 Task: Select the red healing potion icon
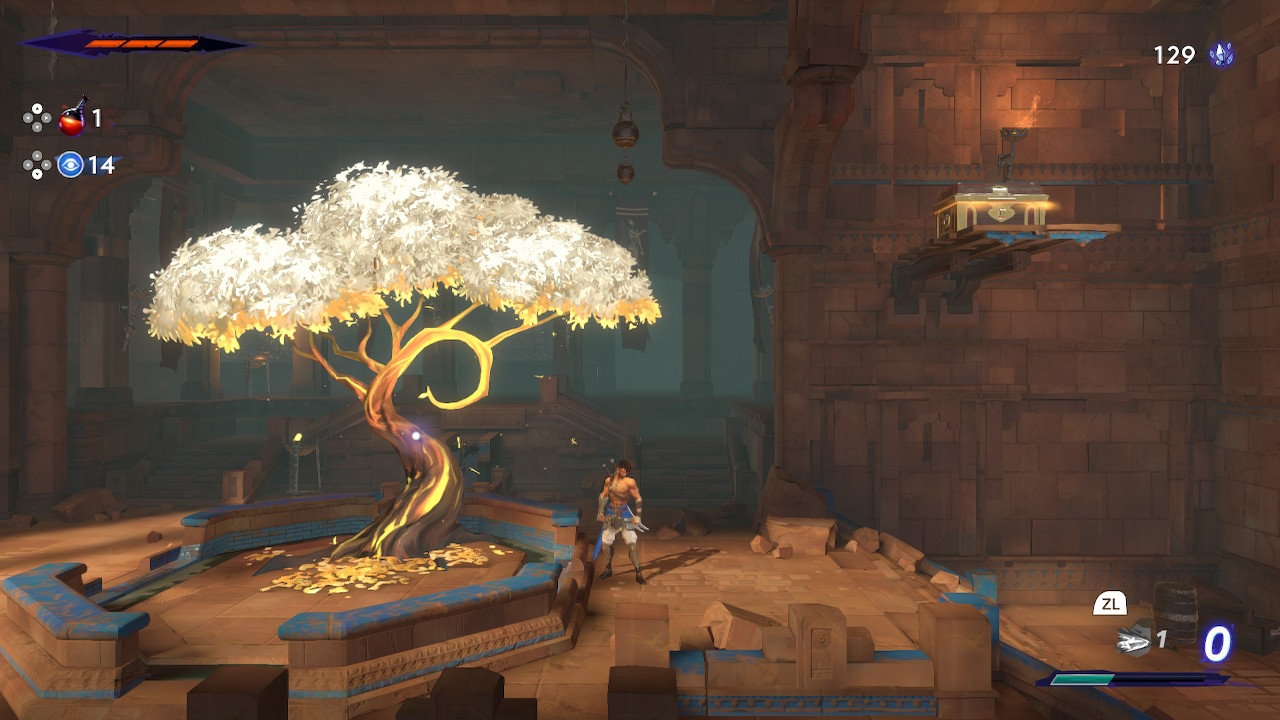click(x=72, y=119)
